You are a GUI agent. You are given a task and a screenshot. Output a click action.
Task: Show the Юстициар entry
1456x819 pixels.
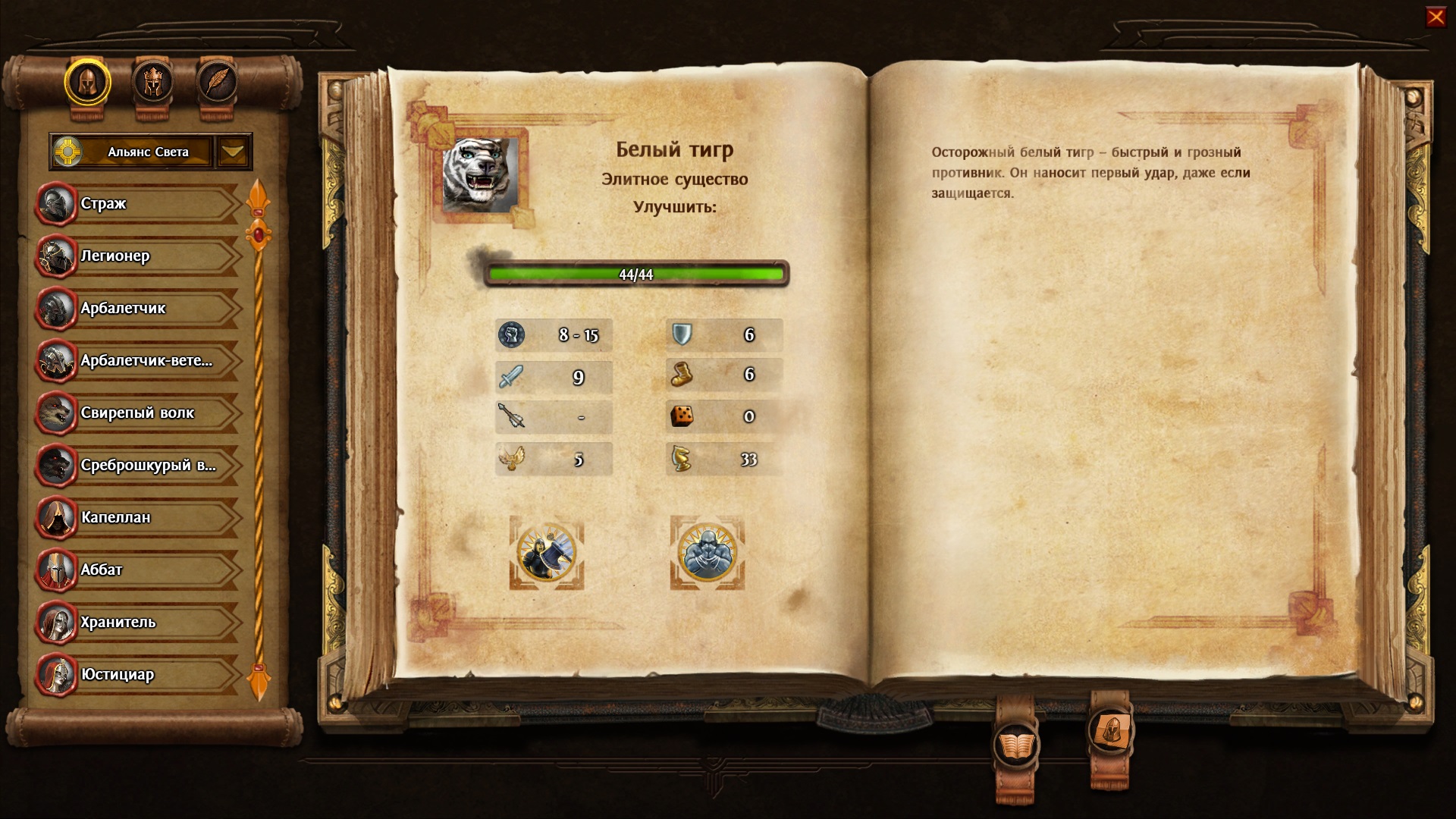(136, 674)
